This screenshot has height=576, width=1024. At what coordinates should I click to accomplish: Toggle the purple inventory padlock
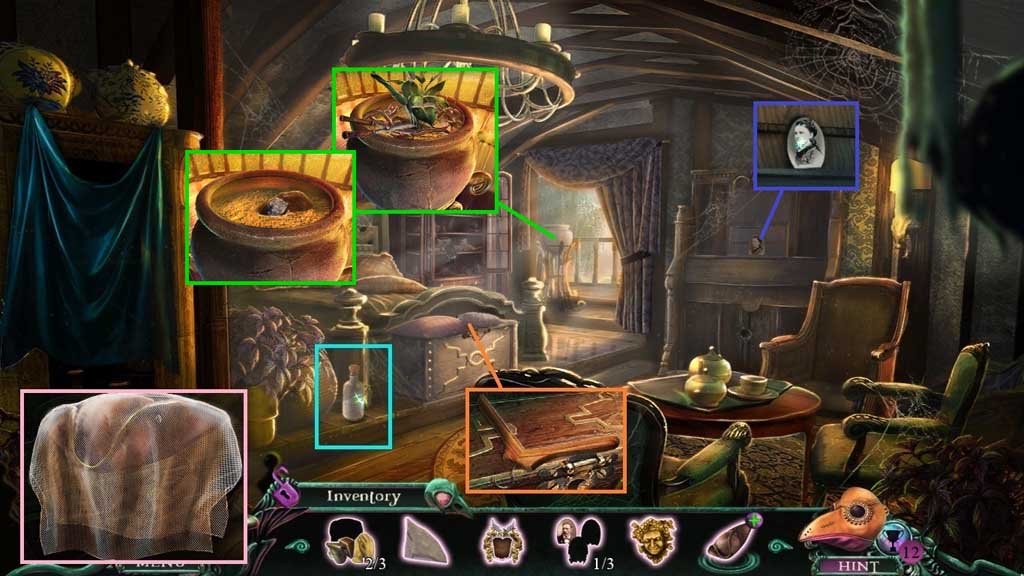pos(286,491)
